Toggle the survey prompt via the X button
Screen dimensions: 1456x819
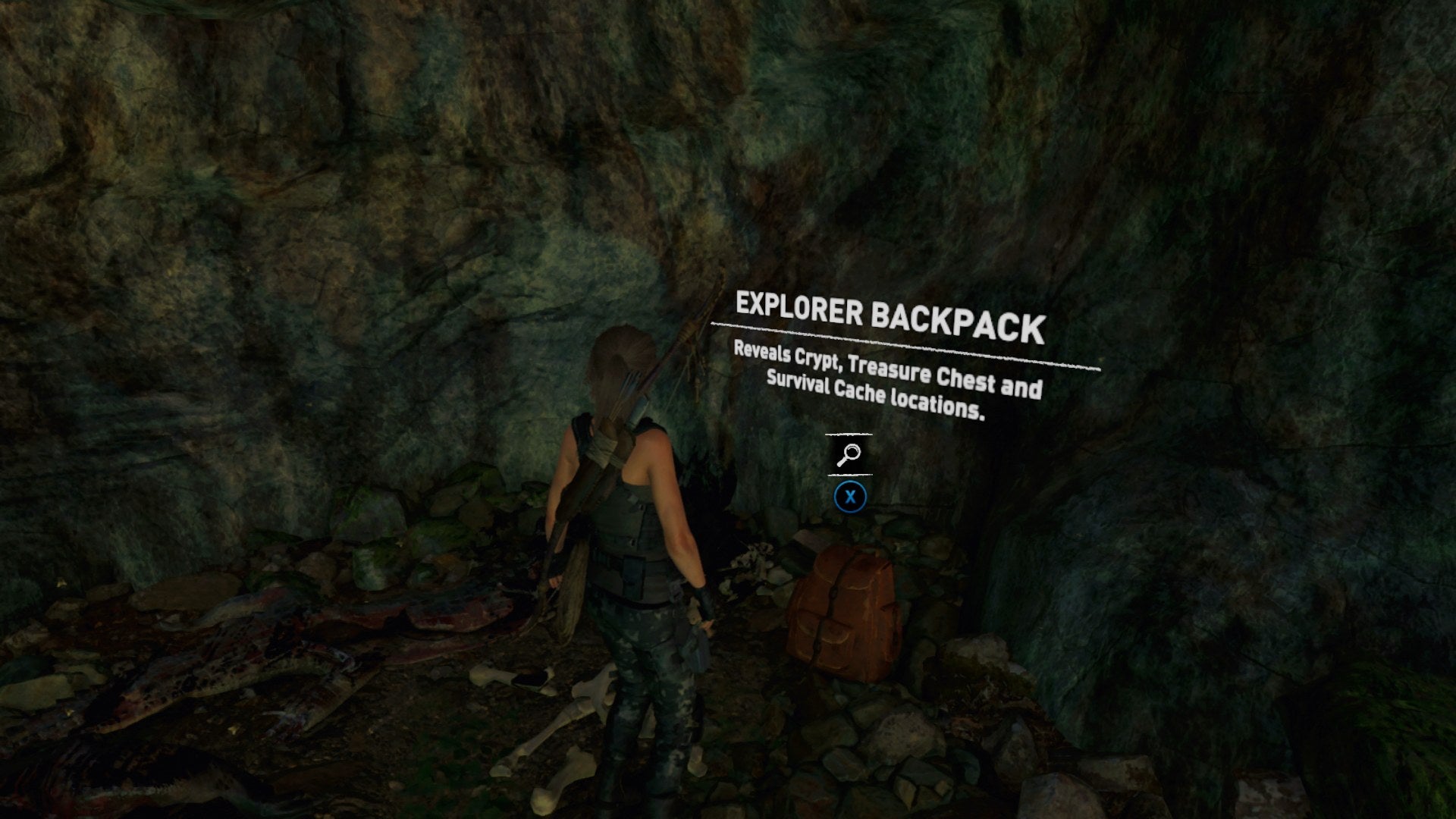coord(852,497)
